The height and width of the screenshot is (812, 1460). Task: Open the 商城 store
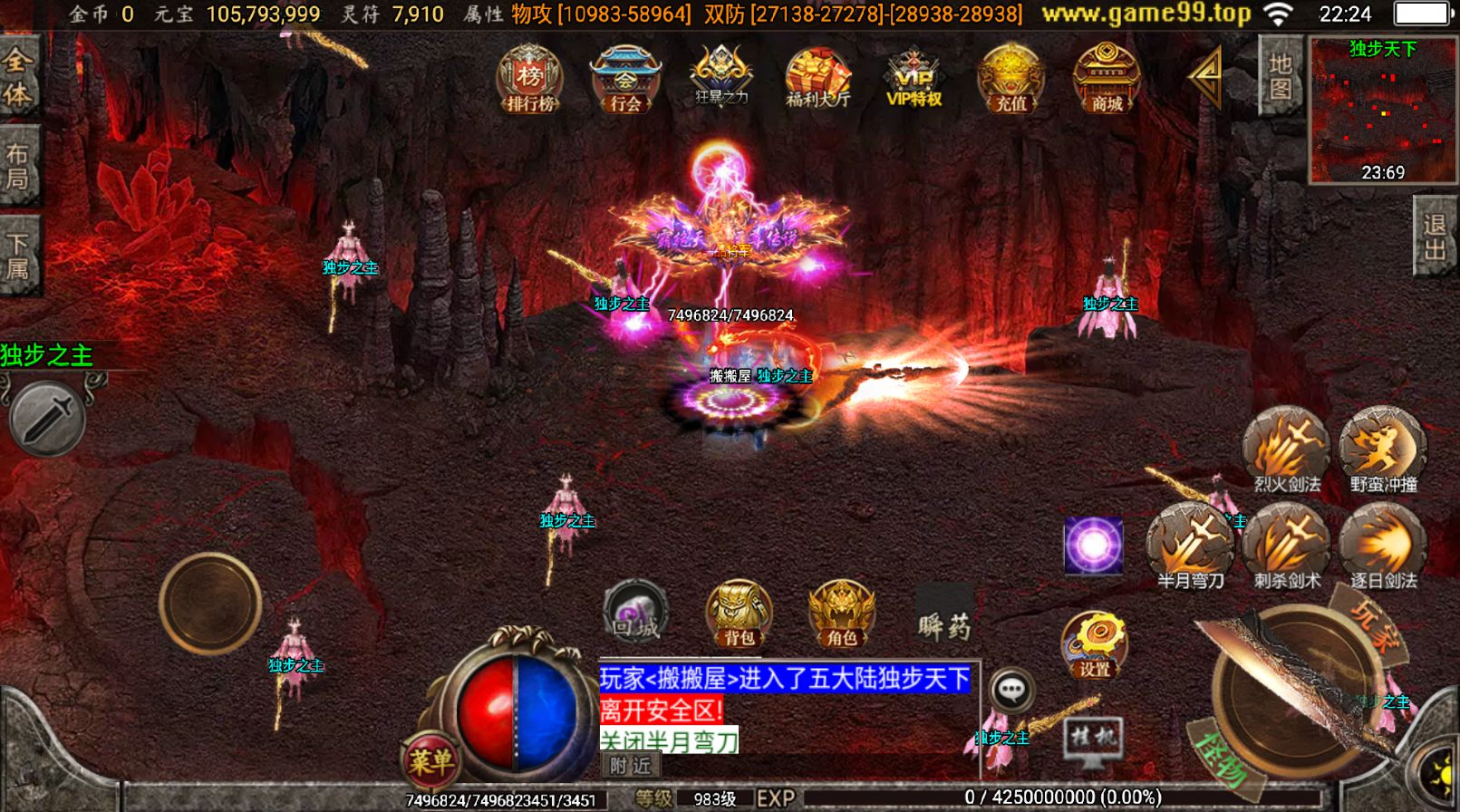point(1107,79)
